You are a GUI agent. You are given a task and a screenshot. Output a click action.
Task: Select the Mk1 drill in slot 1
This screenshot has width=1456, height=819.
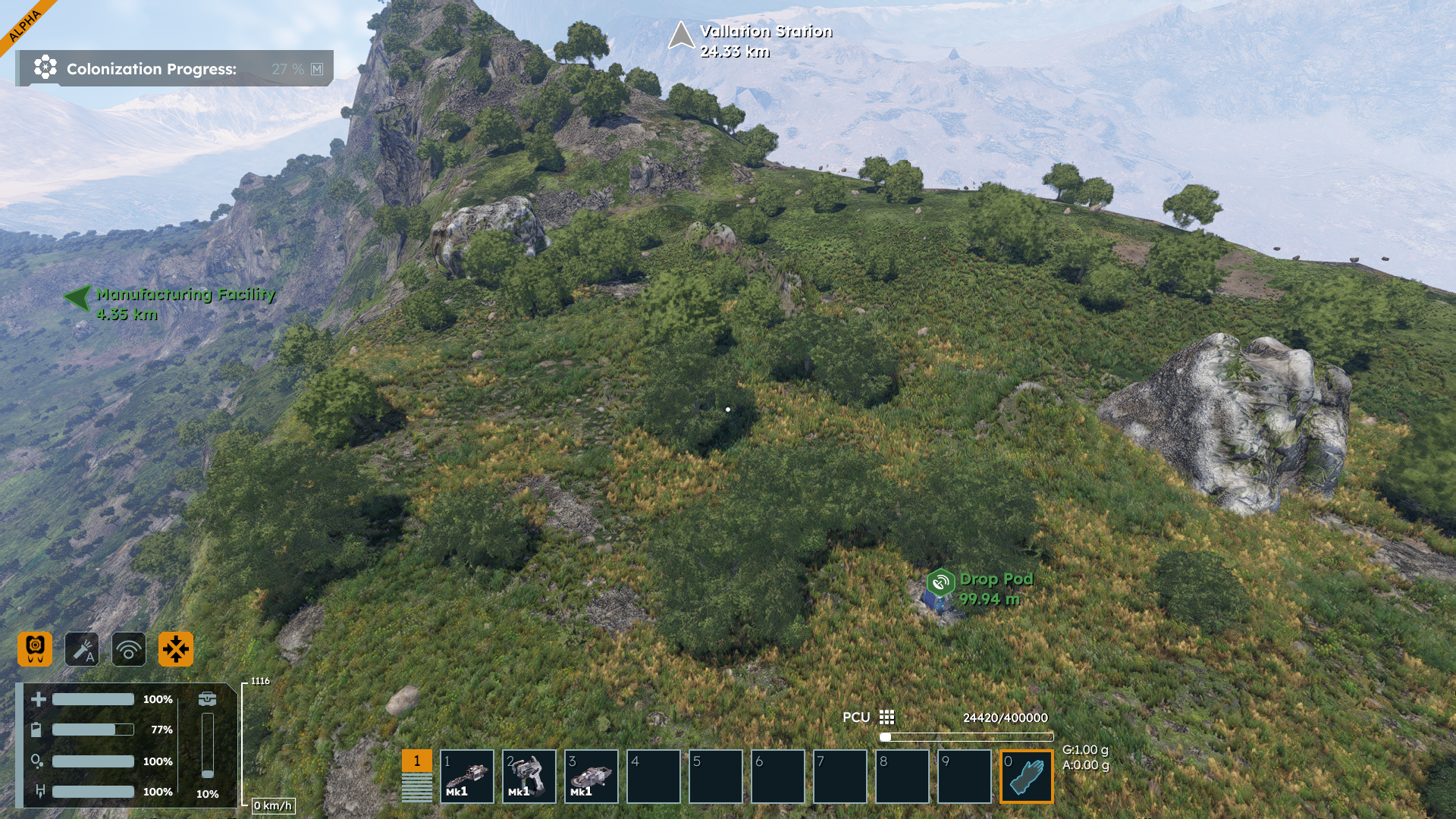467,777
